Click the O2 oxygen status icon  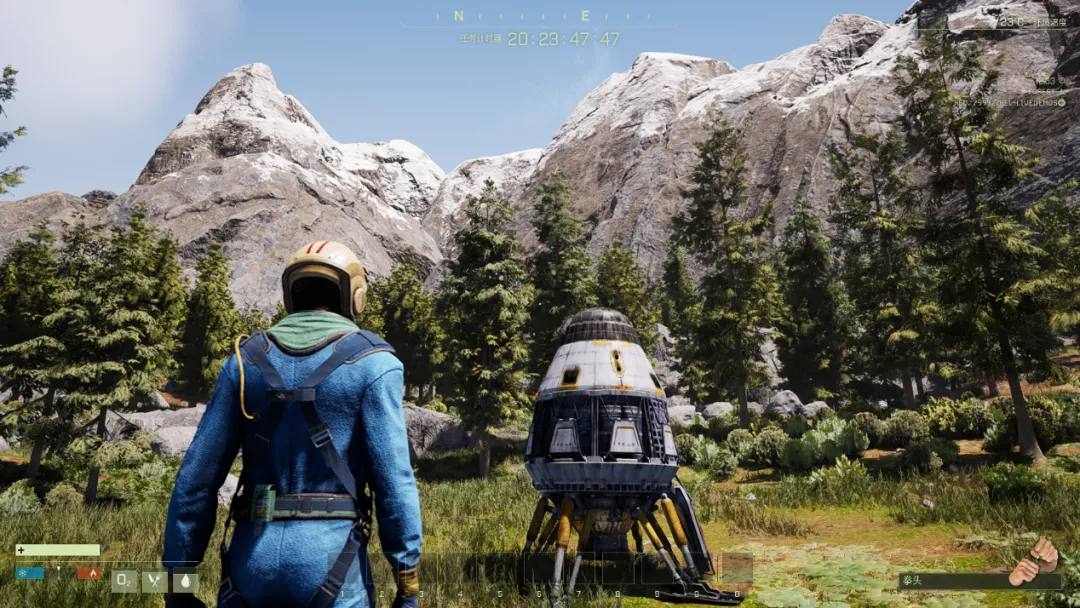125,581
